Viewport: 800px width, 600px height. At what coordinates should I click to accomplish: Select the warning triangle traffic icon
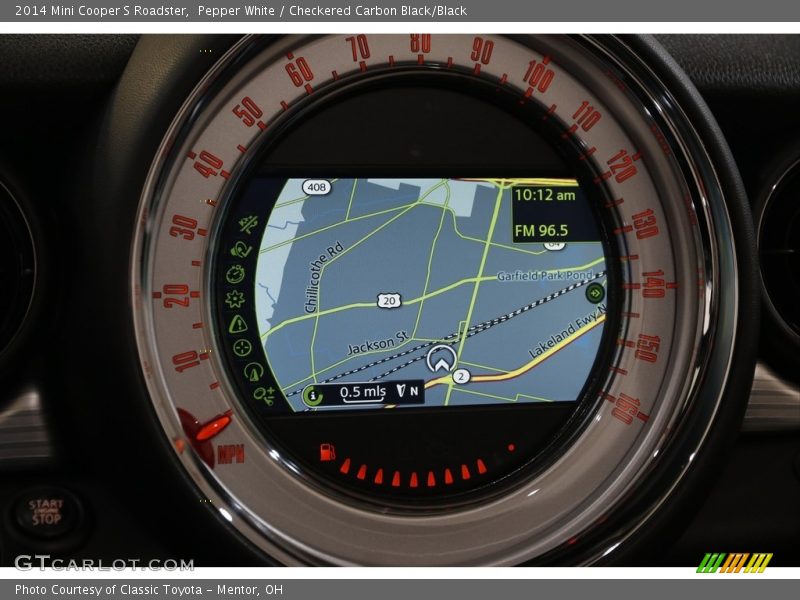(237, 324)
